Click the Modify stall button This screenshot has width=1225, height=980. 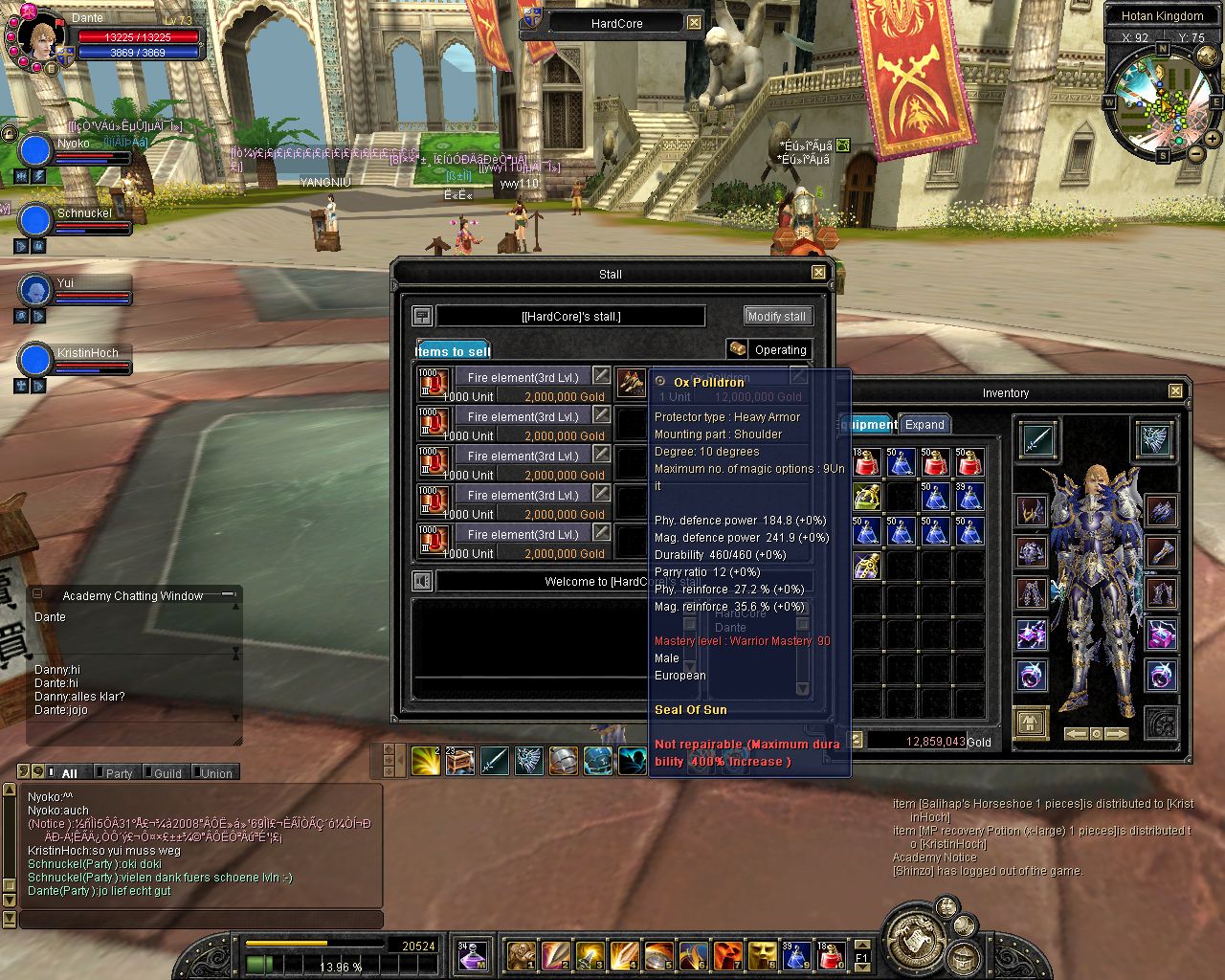[776, 316]
